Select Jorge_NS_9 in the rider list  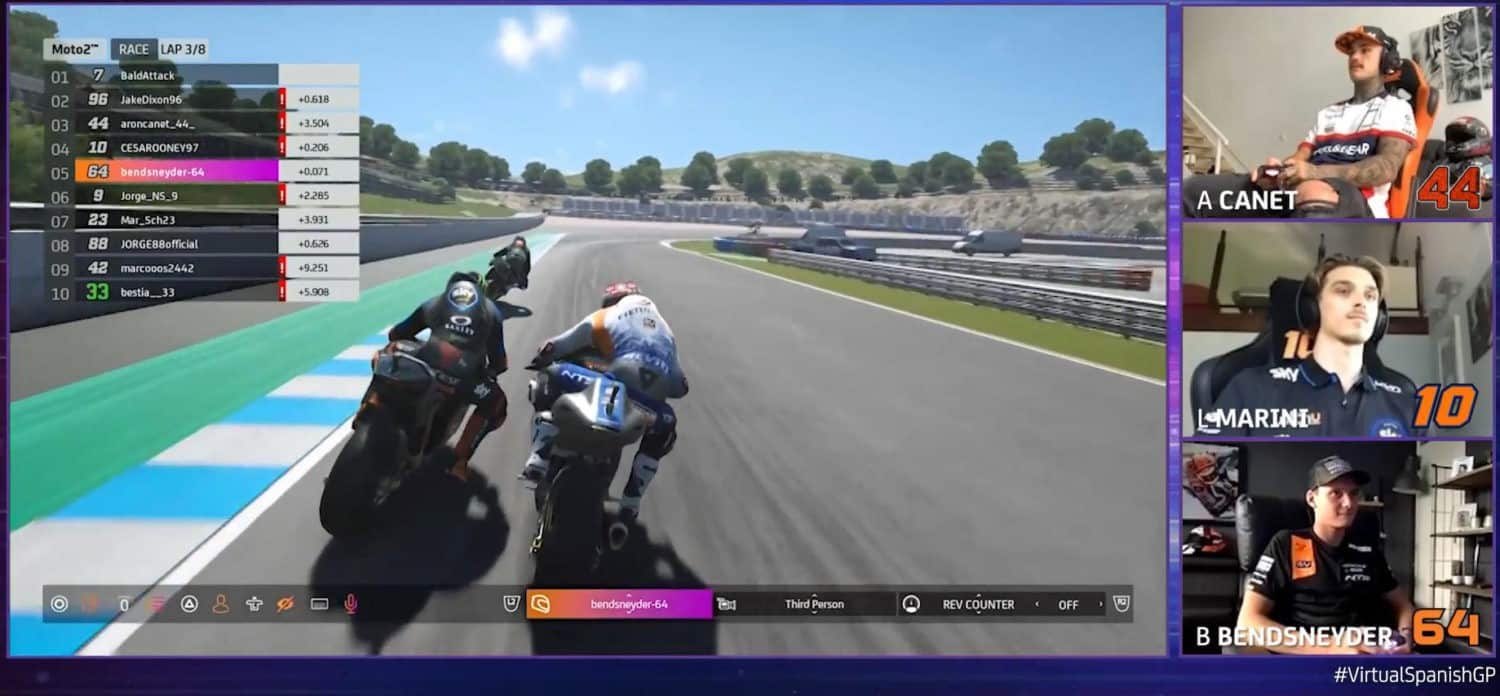[x=149, y=196]
